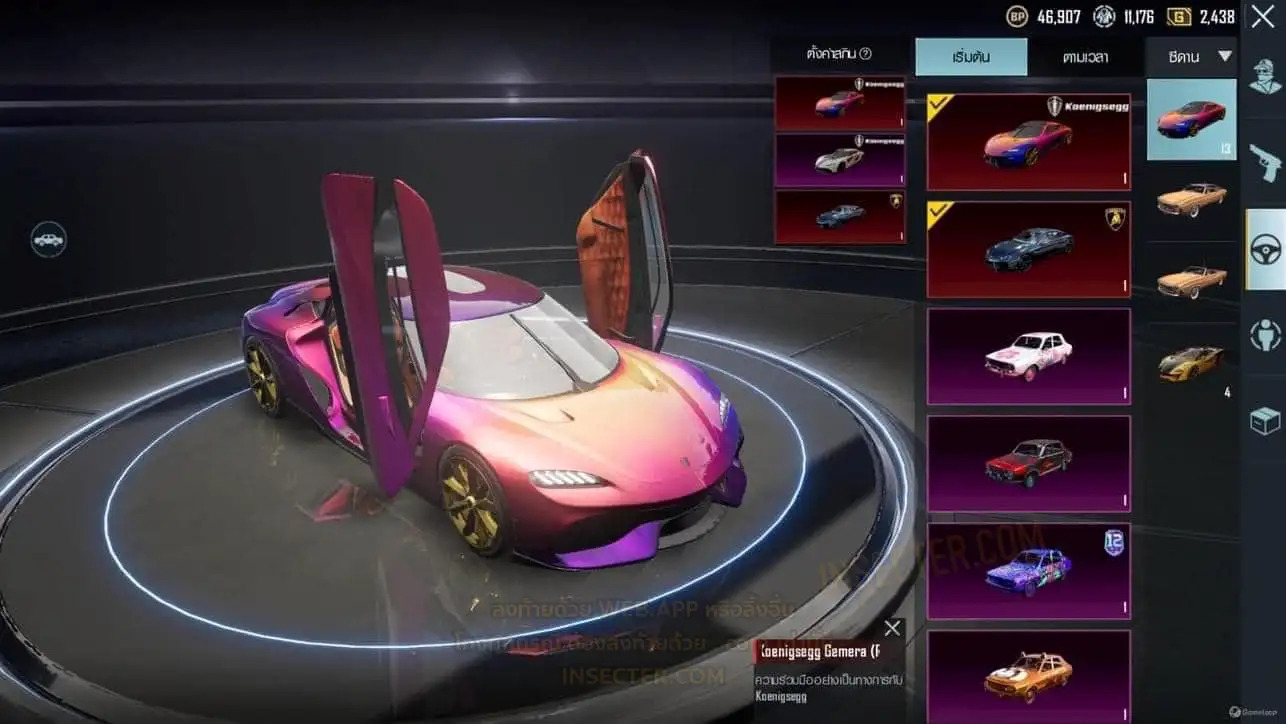
Task: Open the crate box category
Action: (x=1265, y=421)
